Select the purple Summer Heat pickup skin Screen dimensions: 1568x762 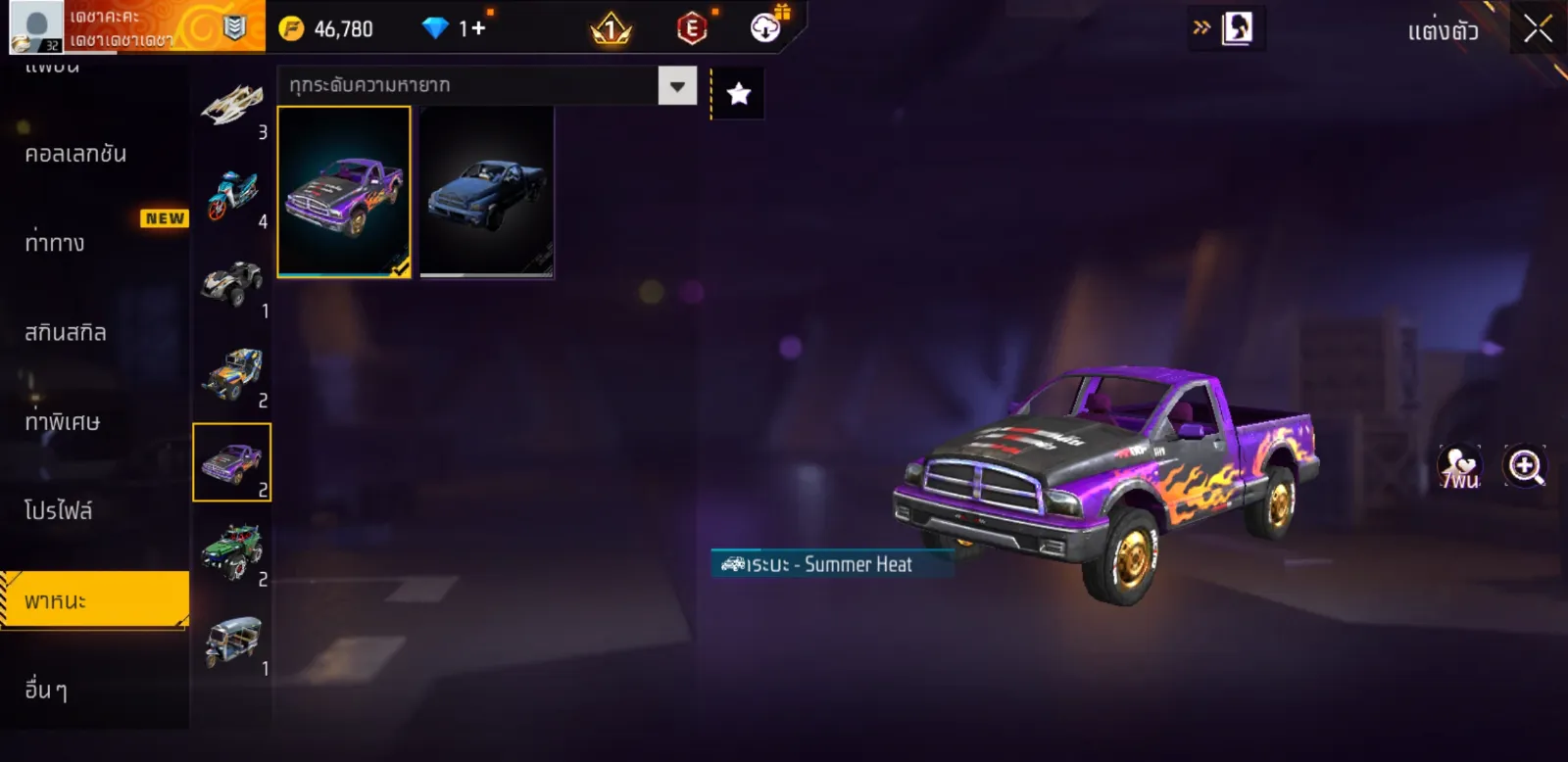pyautogui.click(x=344, y=192)
